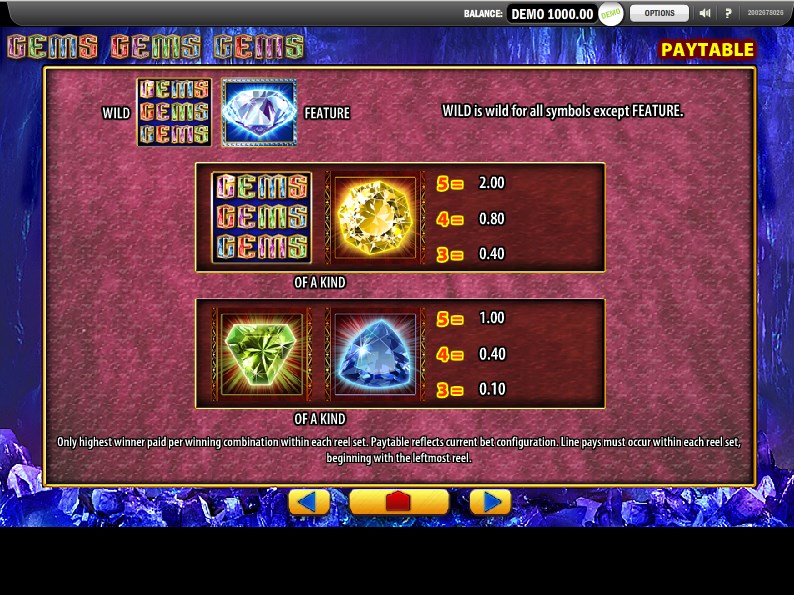Open help with the question mark
Screen dimensions: 794x595
tap(728, 13)
